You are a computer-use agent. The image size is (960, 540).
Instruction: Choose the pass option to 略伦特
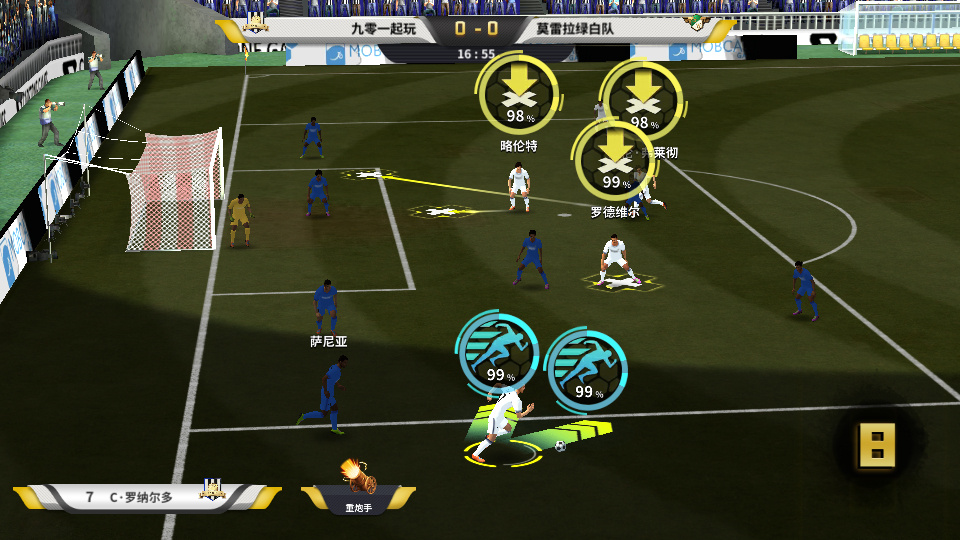(x=517, y=94)
